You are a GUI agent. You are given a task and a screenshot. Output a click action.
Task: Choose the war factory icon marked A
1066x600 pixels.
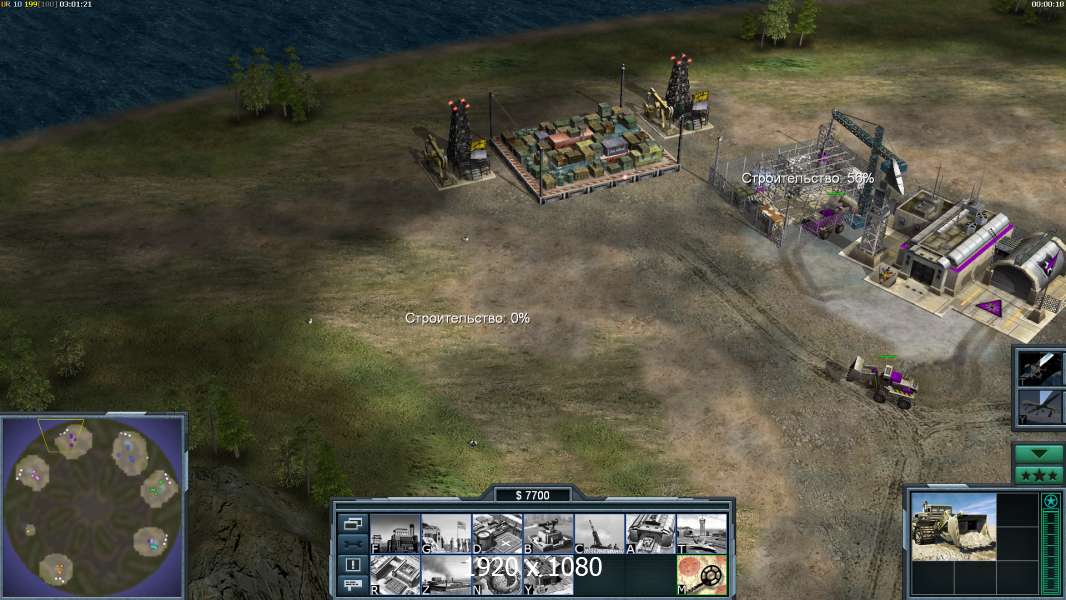650,534
